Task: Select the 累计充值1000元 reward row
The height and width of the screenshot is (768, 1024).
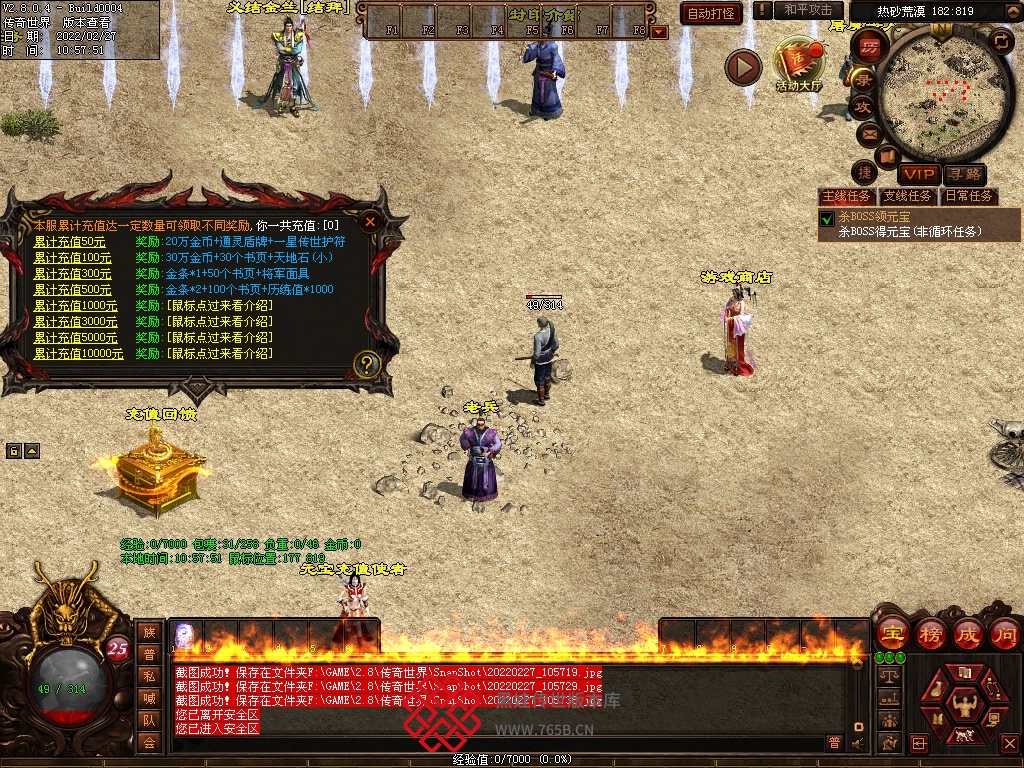Action: pos(75,306)
